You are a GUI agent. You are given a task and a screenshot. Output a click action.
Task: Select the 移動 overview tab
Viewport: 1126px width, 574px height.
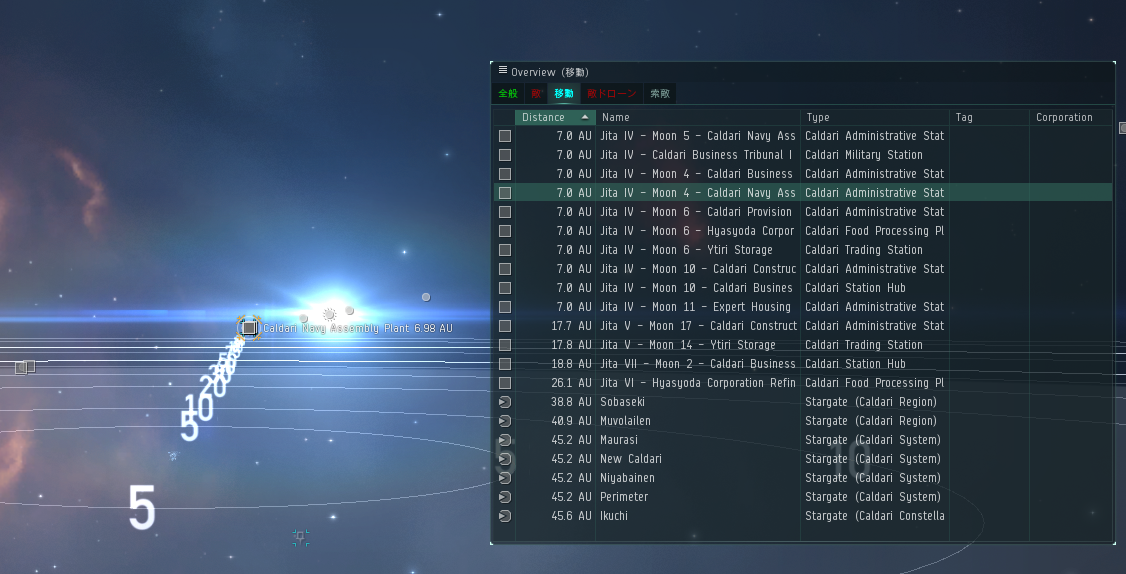click(x=564, y=94)
